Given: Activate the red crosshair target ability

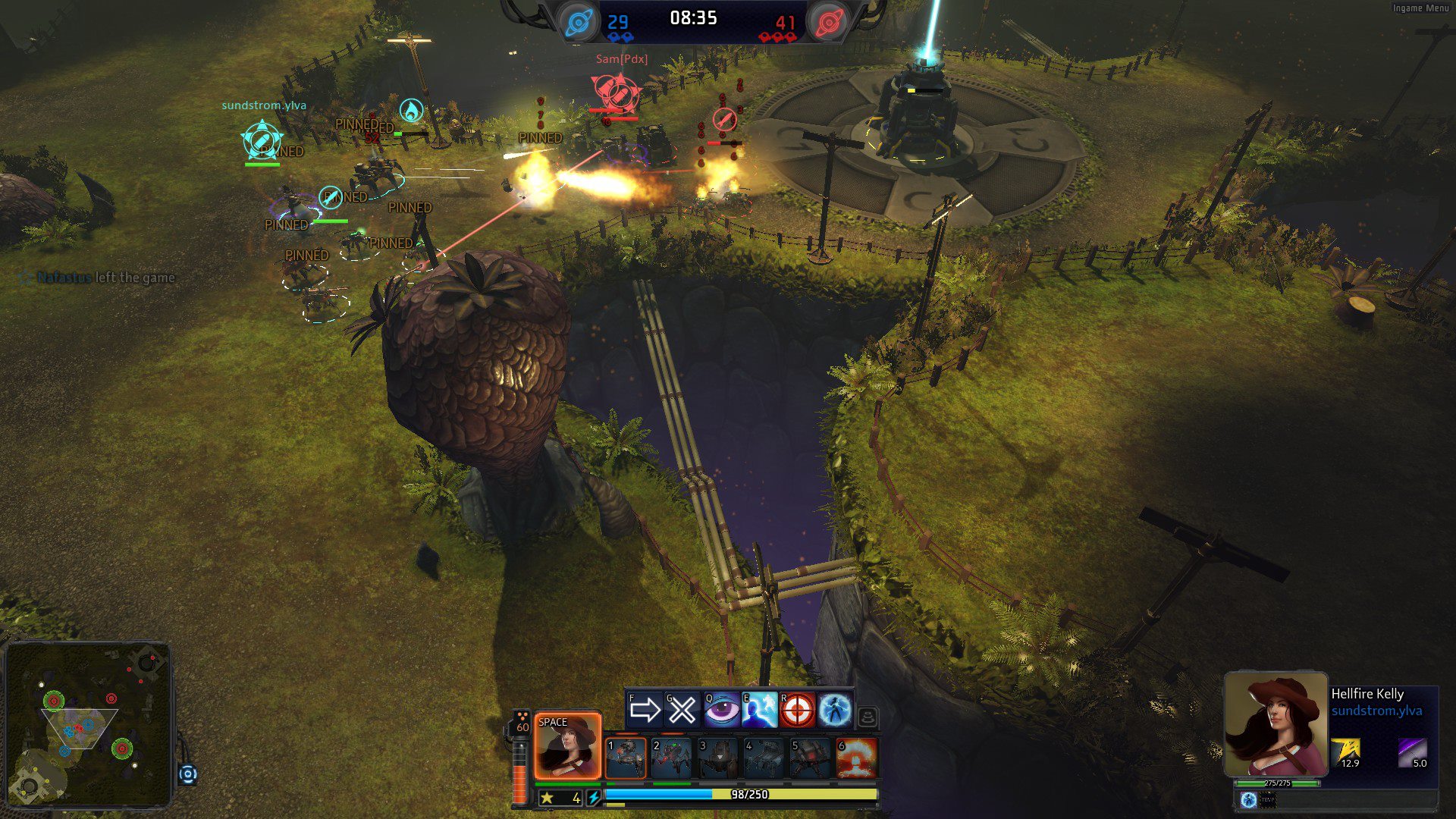Looking at the screenshot, I should [x=797, y=710].
